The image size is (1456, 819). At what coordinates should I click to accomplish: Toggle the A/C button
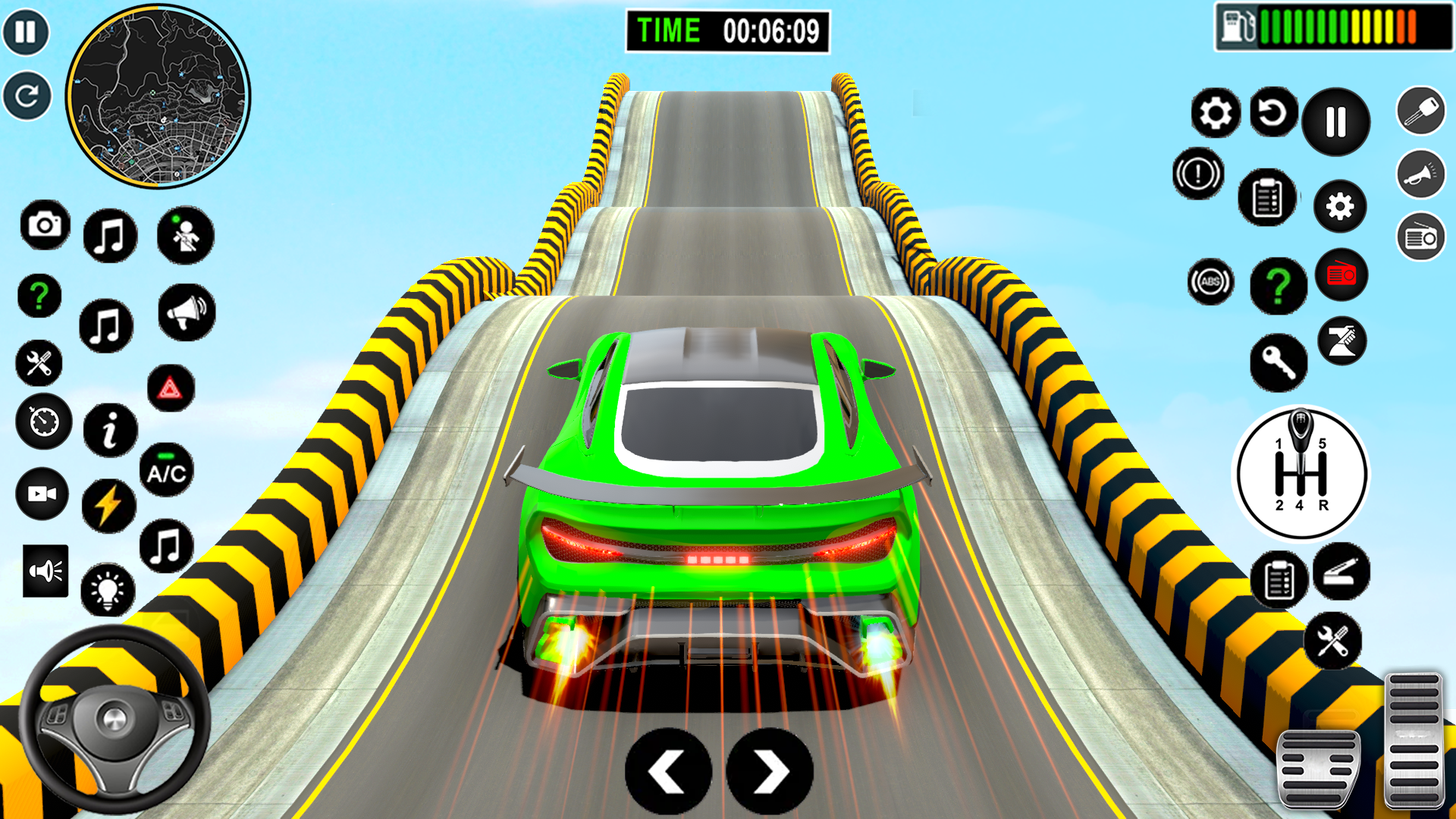[x=166, y=471]
